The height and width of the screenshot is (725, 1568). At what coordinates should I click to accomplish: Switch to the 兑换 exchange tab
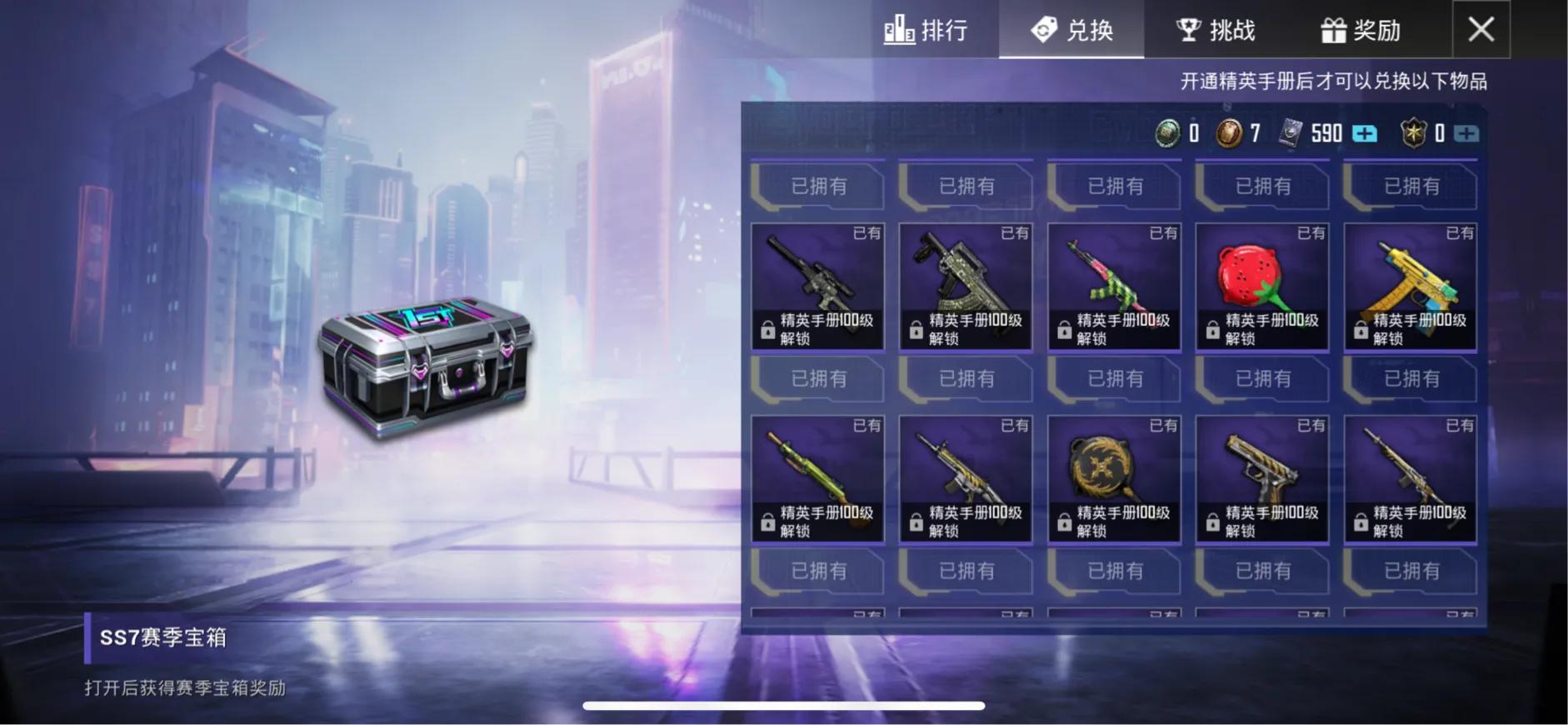(1071, 29)
